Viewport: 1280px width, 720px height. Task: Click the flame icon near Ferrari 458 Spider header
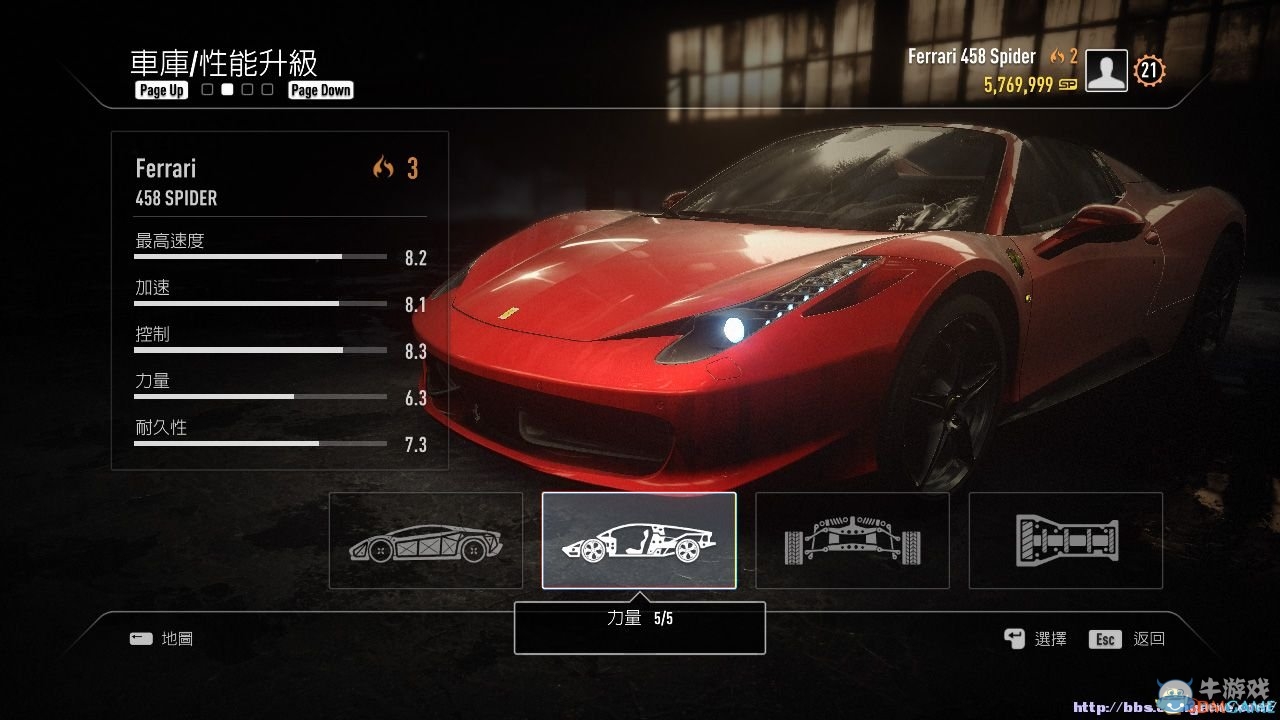point(1057,57)
